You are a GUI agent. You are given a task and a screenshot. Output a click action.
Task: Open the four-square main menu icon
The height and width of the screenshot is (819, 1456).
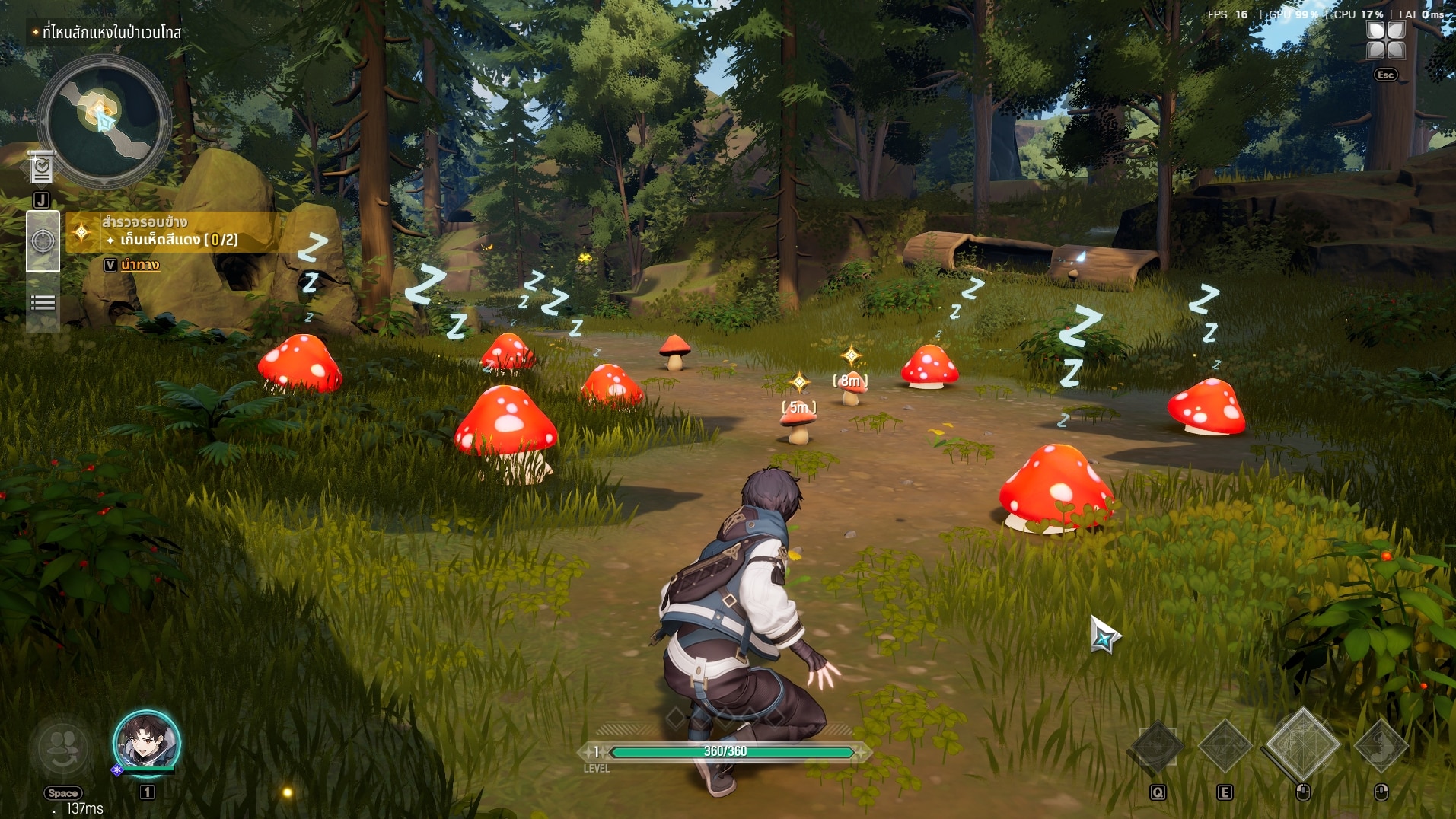point(1385,40)
